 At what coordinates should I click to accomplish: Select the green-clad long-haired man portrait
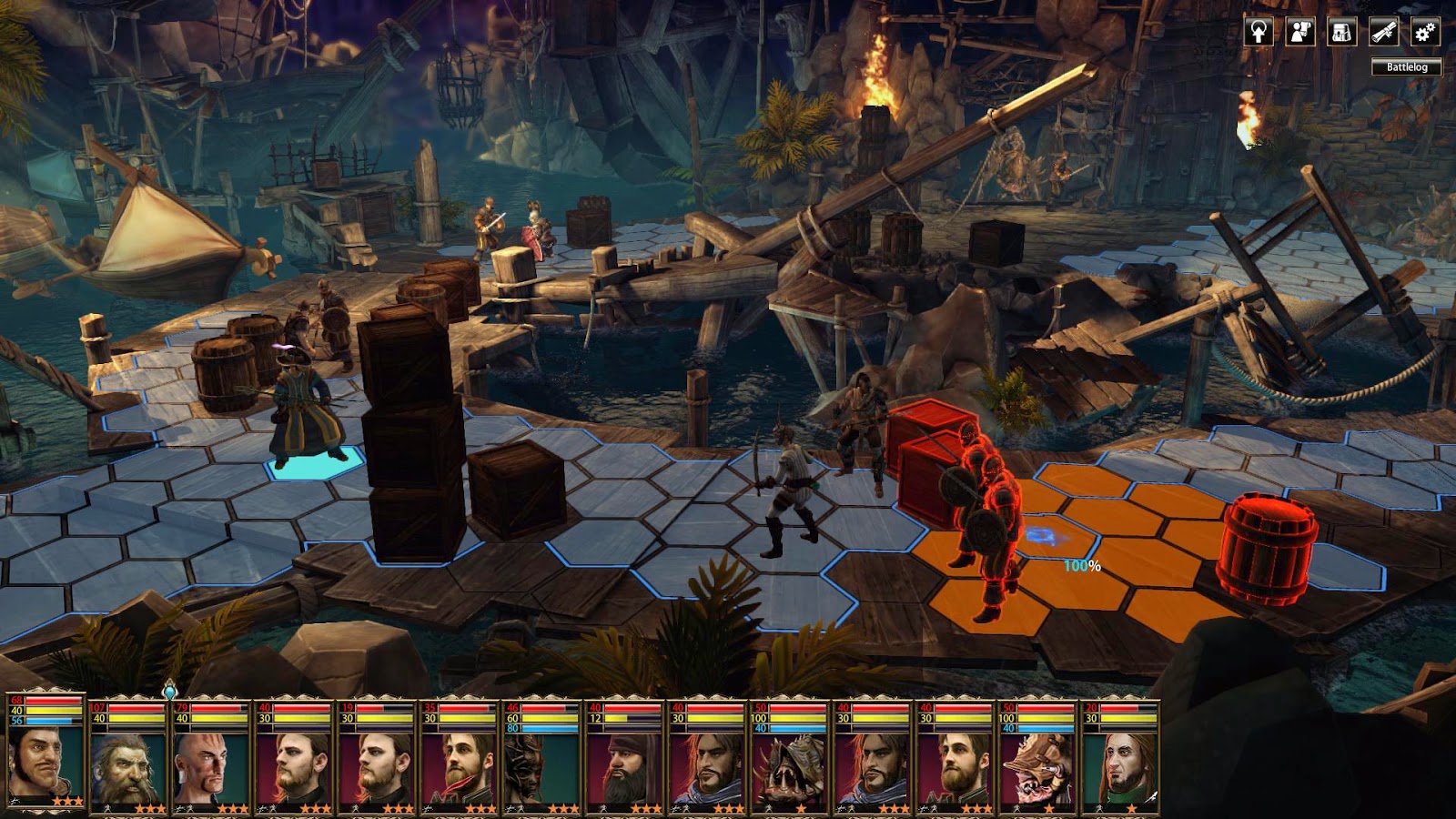tap(1120, 769)
